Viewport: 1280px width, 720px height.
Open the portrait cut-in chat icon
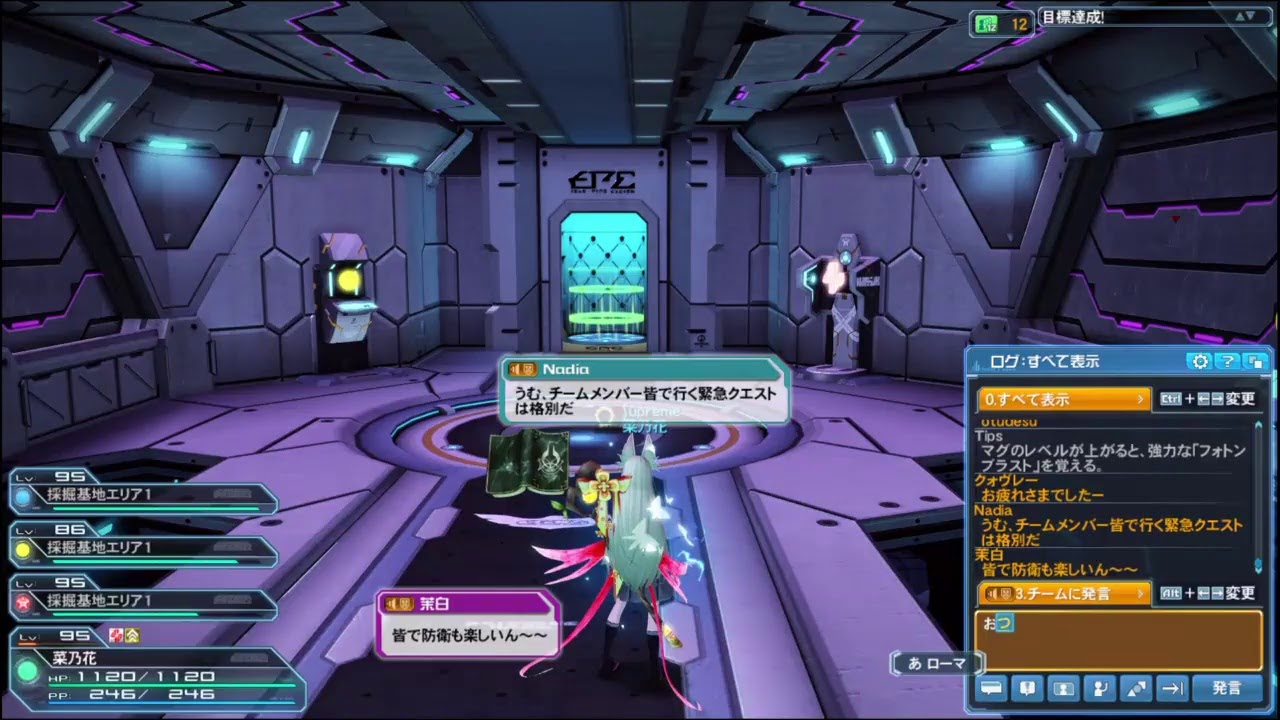pos(1063,688)
